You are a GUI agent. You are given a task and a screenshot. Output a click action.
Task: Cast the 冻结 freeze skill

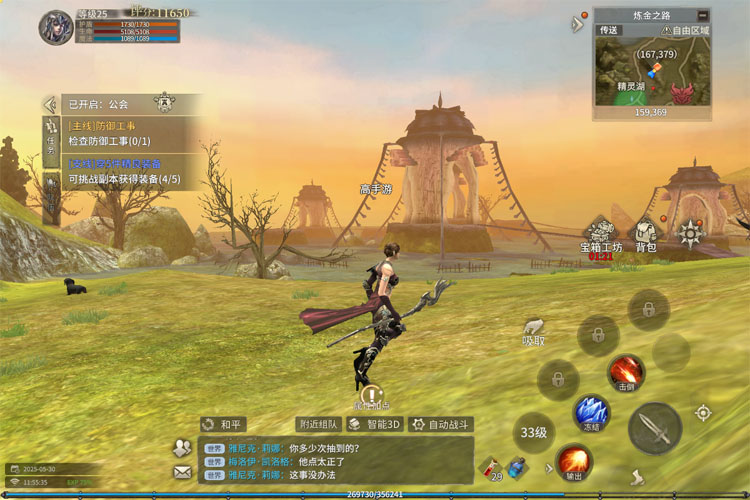point(591,412)
